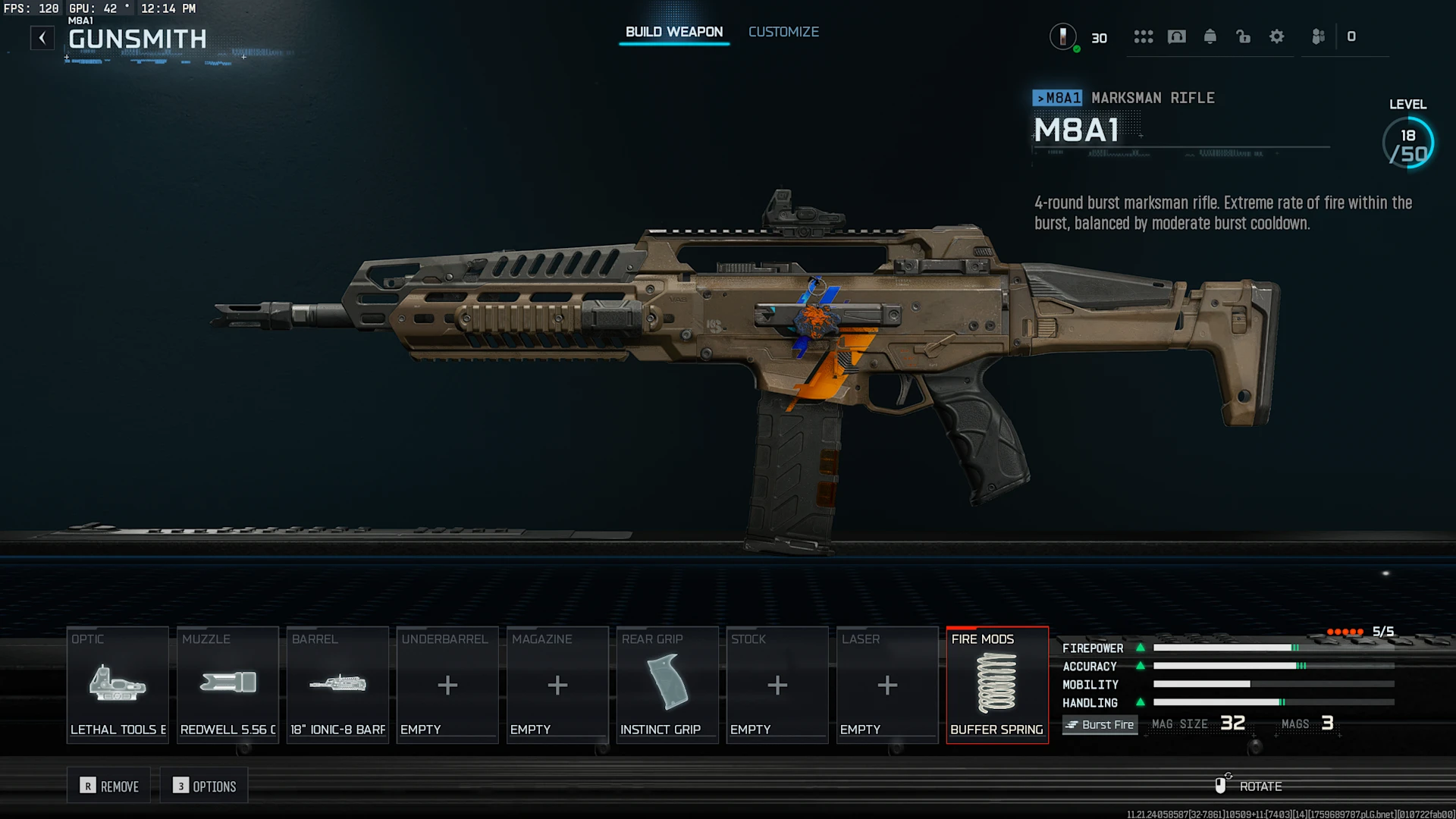This screenshot has width=1456, height=819.
Task: Open the settings gear icon
Action: [x=1277, y=36]
